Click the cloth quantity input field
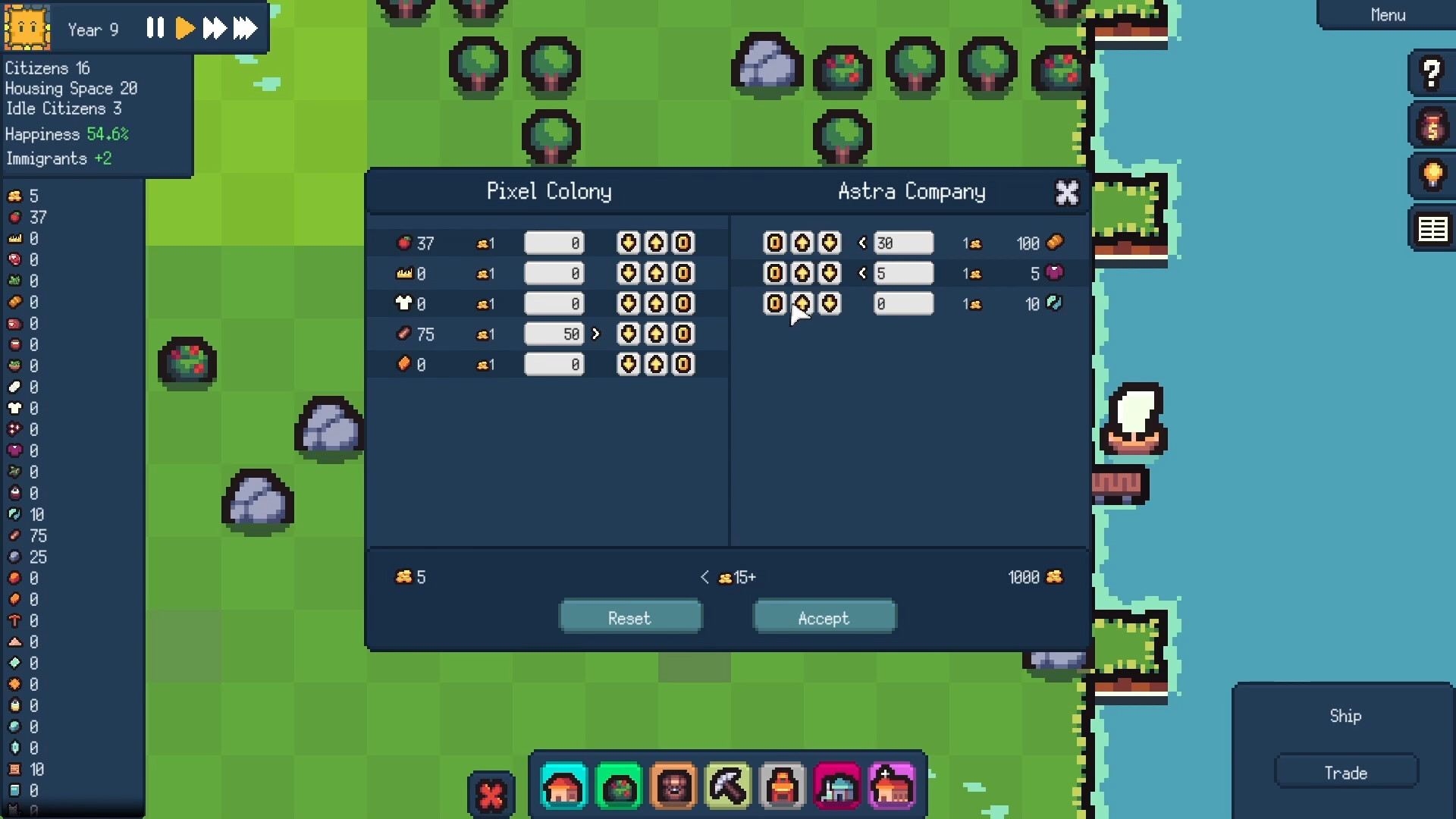 point(554,334)
